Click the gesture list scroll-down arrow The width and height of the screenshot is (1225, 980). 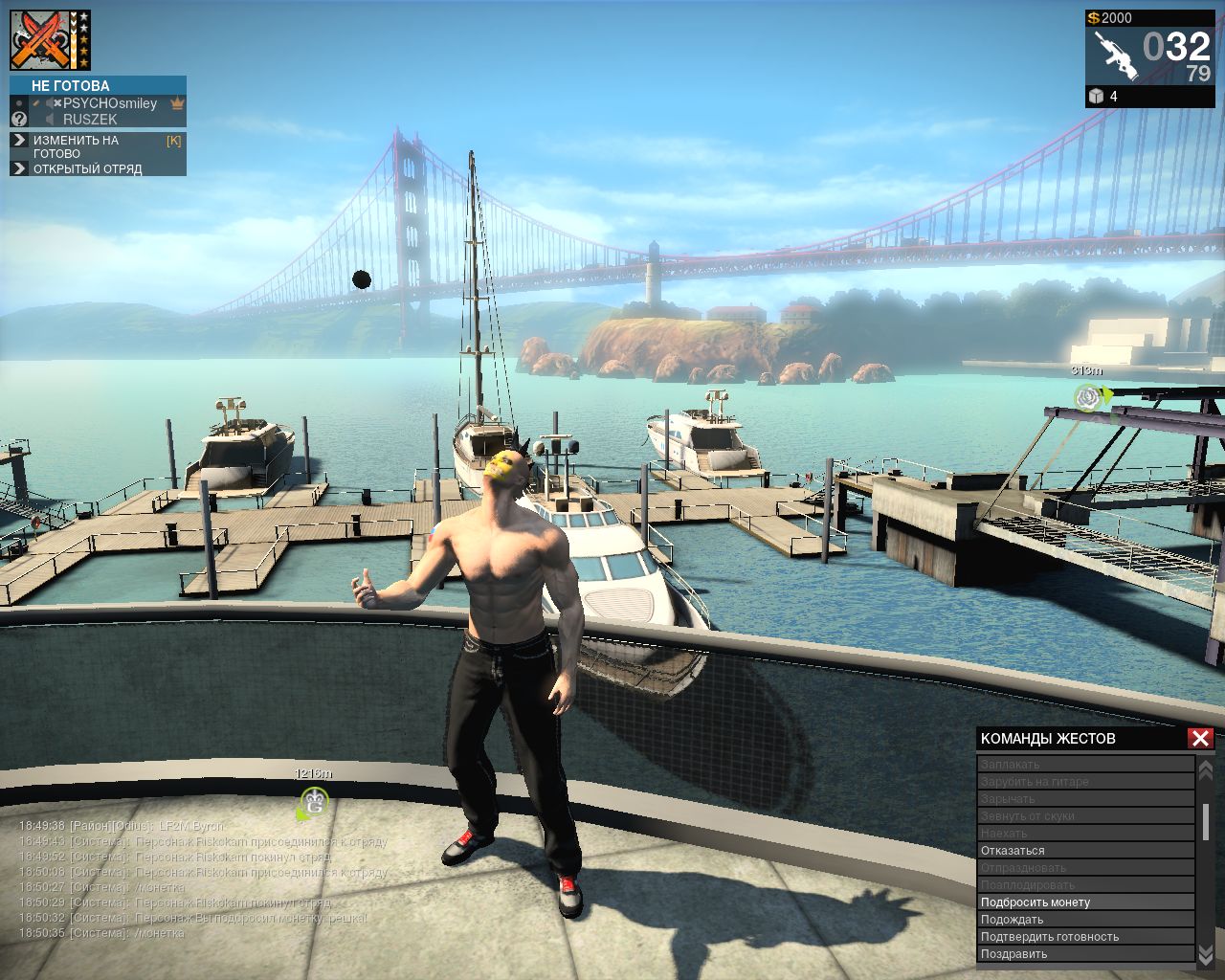coord(1206,954)
